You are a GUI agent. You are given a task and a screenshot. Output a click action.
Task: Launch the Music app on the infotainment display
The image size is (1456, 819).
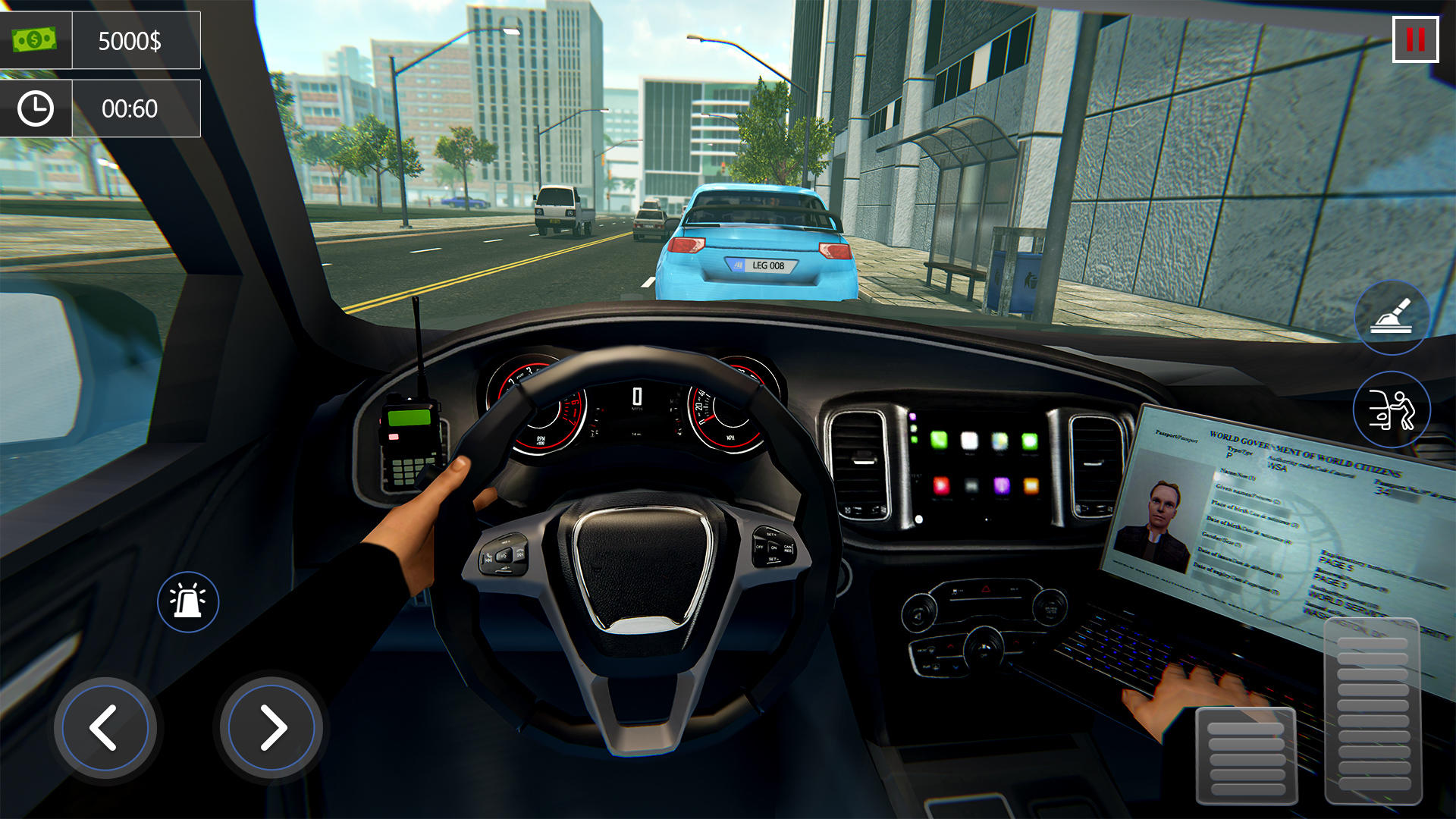(x=969, y=442)
